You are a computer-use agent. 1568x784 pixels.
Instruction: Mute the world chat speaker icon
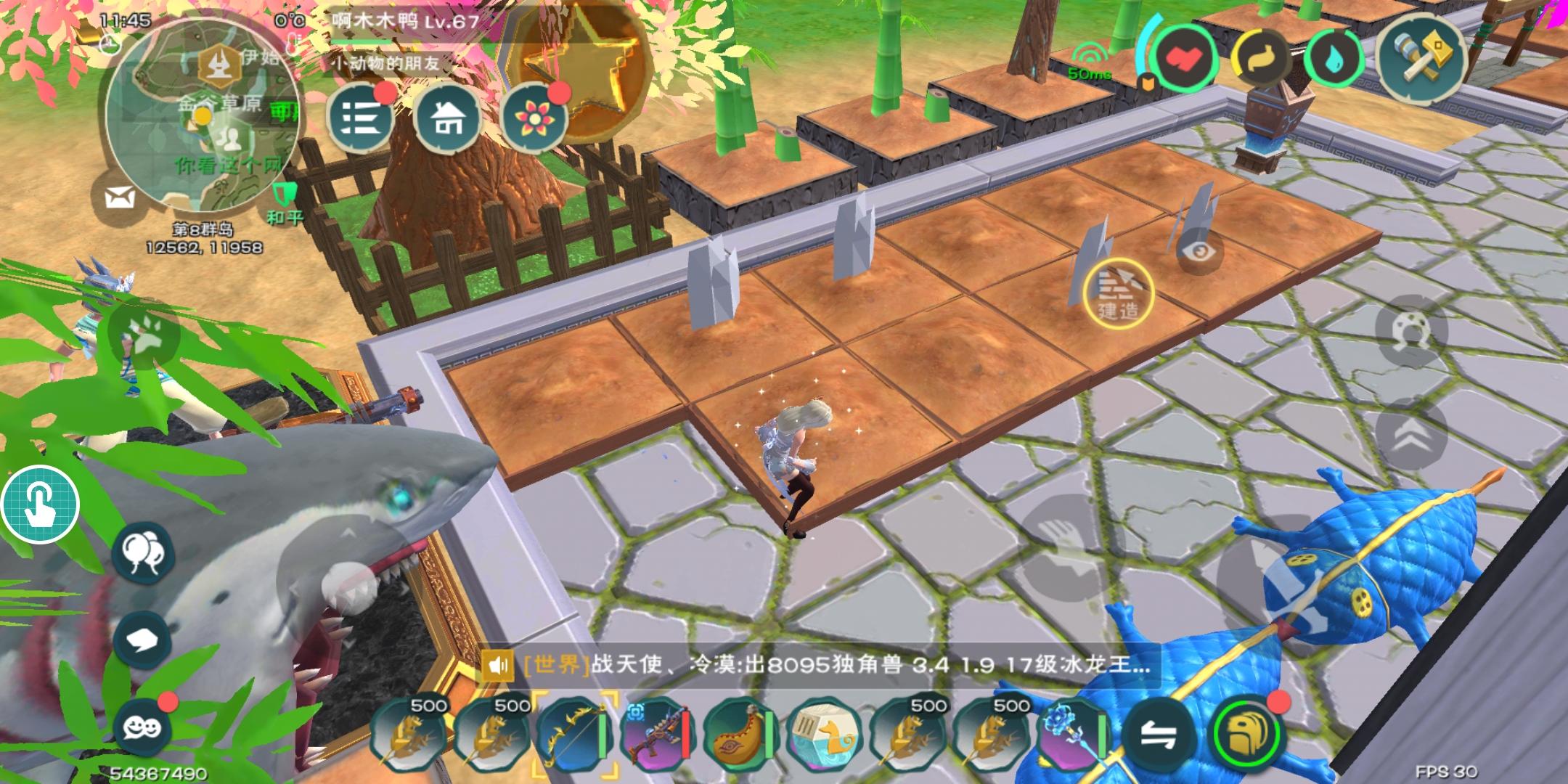tap(497, 664)
